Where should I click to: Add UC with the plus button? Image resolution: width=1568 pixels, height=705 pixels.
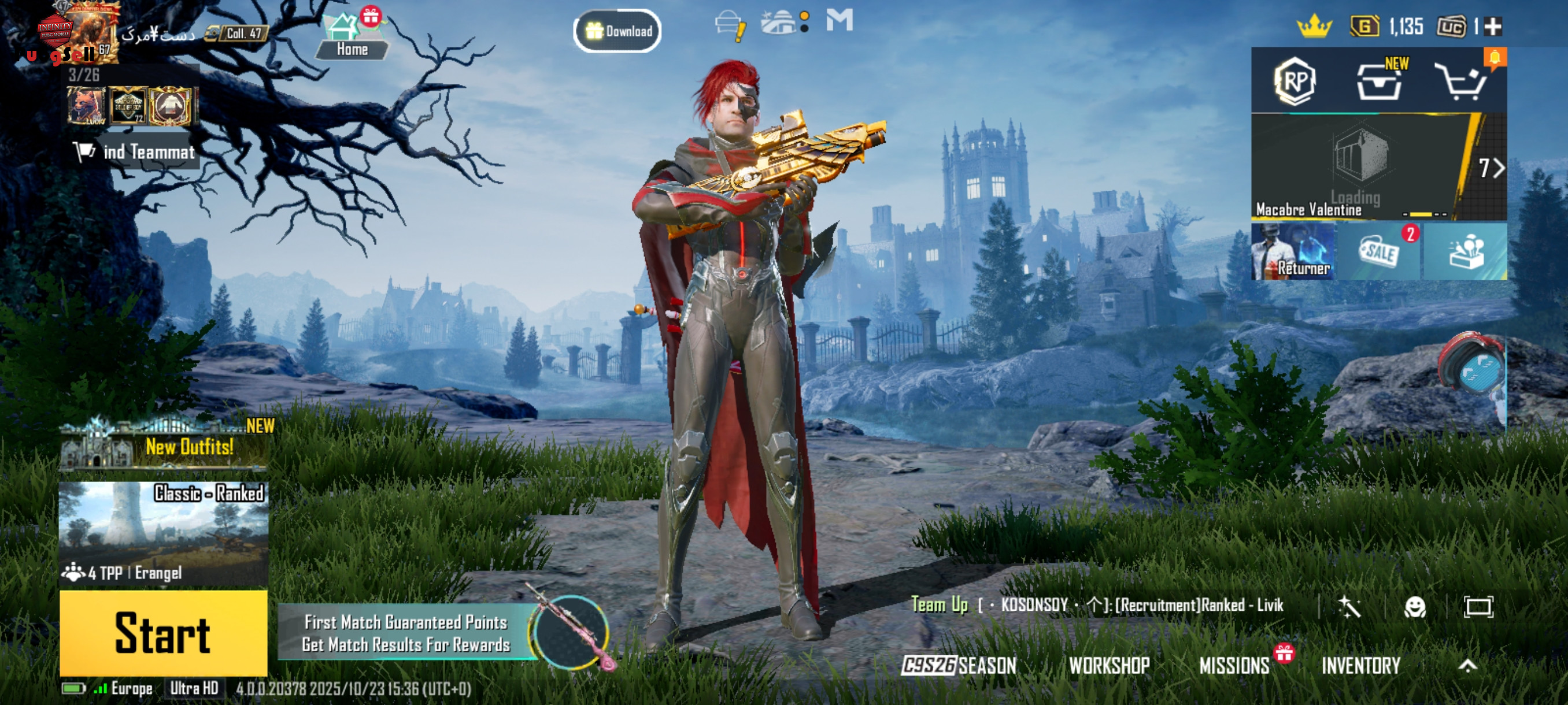(x=1493, y=27)
